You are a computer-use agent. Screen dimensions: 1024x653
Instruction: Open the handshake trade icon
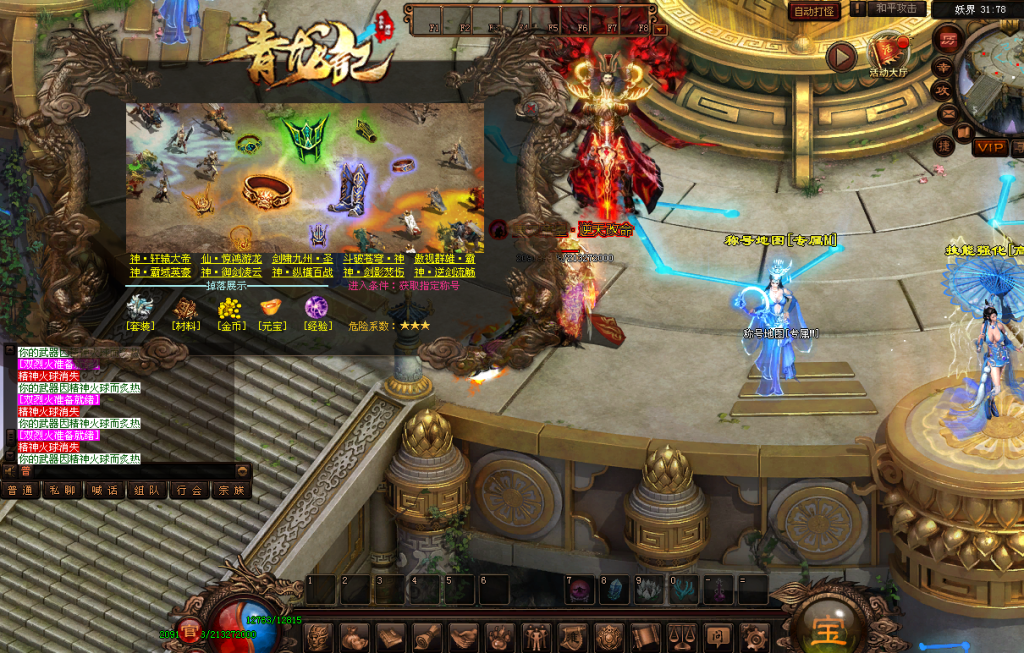point(464,636)
